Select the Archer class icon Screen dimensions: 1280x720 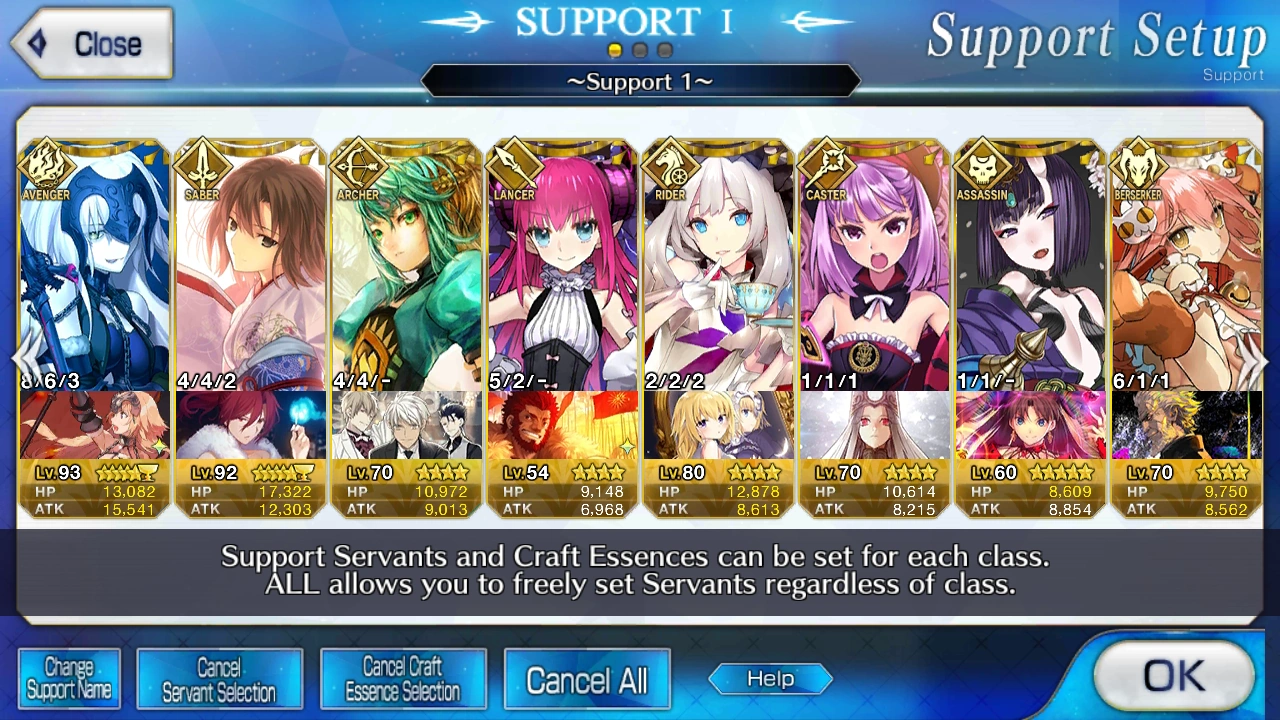click(355, 165)
